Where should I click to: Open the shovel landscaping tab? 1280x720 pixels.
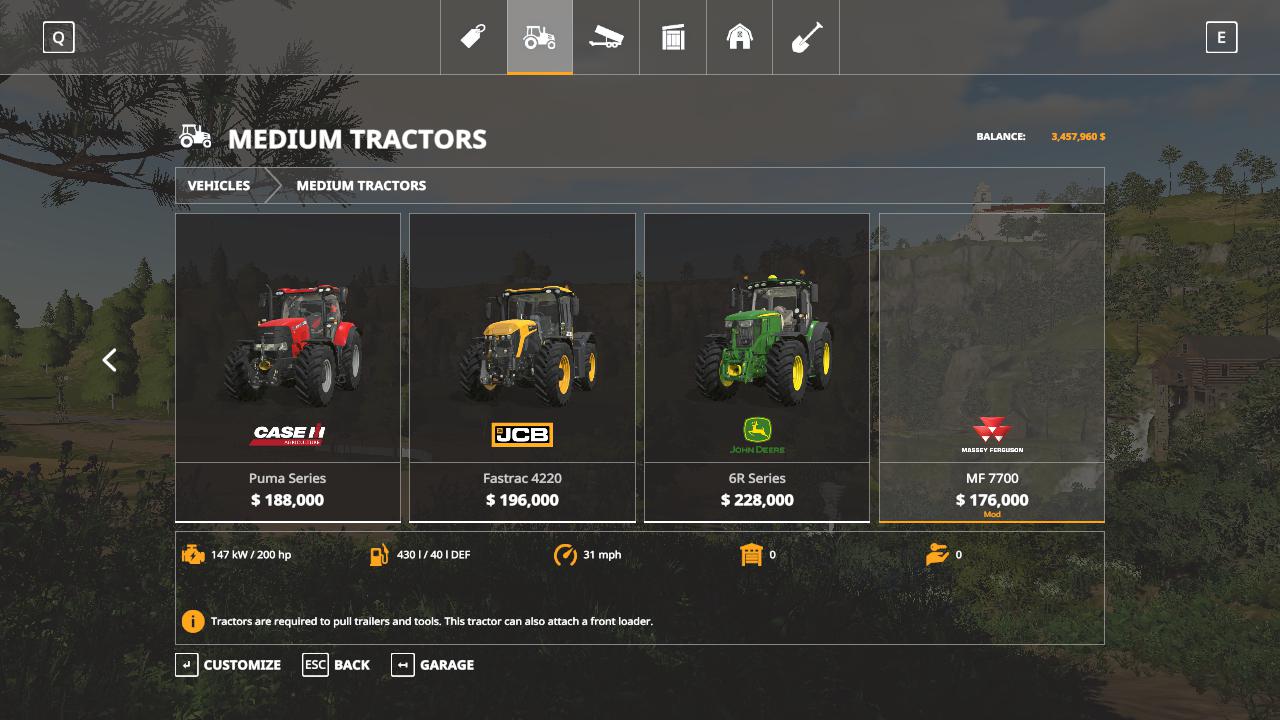pos(806,38)
